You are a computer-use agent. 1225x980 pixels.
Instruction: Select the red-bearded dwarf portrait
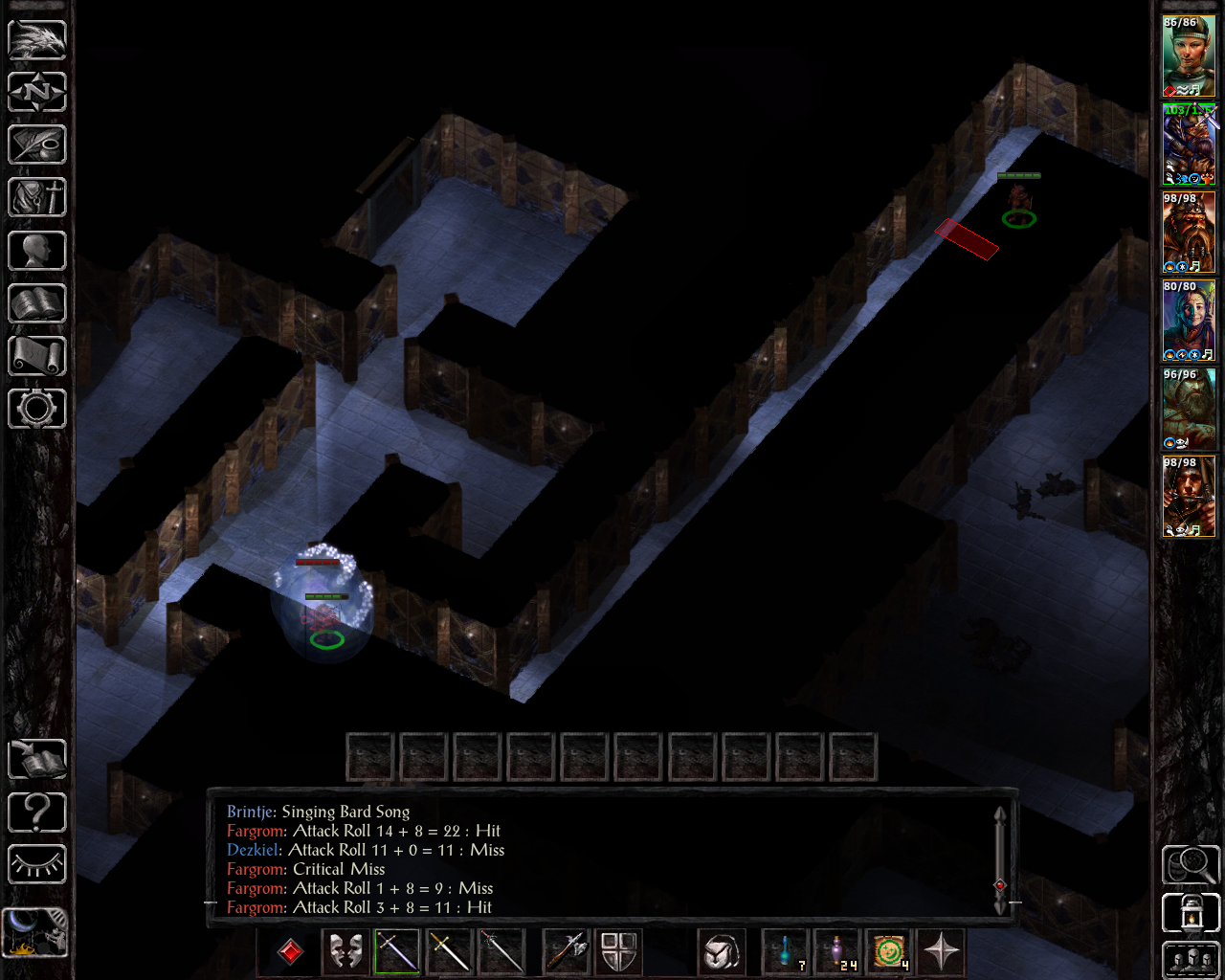click(x=1188, y=233)
